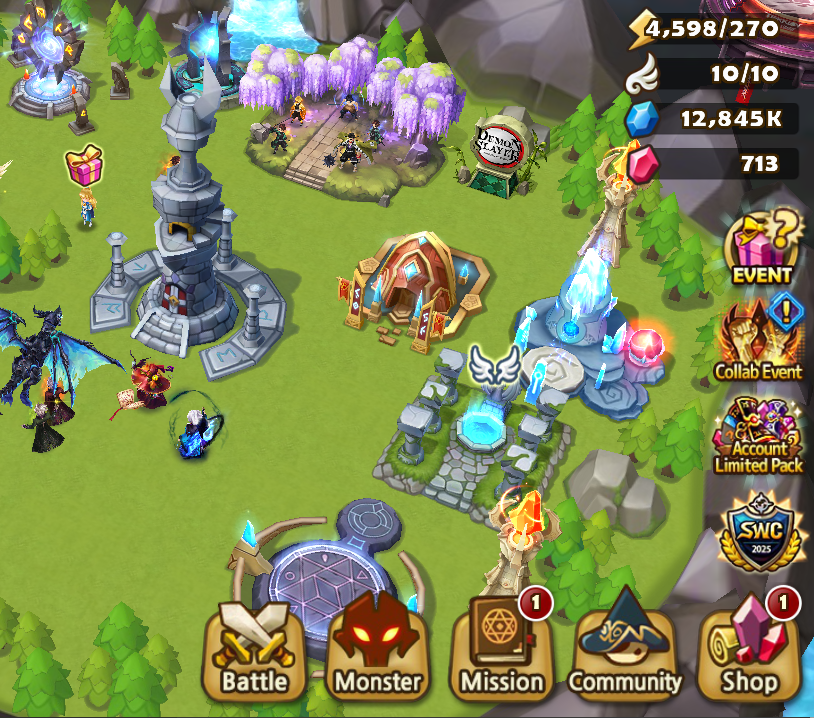Open the Event gift box
This screenshot has height=718, width=814.
pyautogui.click(x=762, y=247)
